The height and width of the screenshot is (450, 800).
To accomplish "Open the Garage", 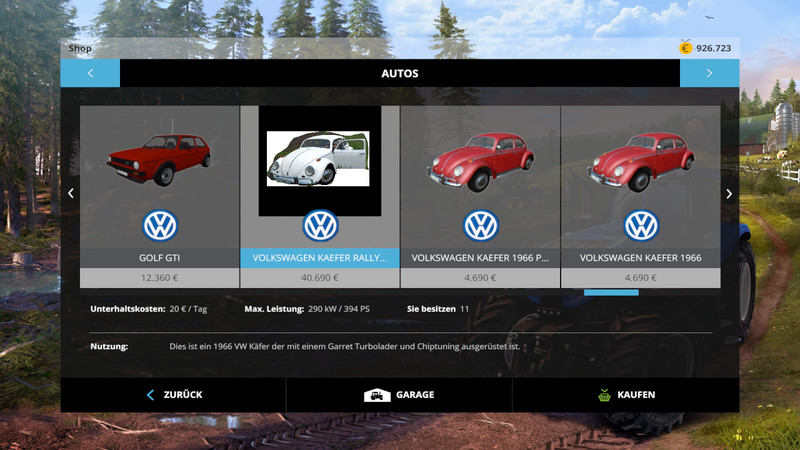I will pos(399,395).
